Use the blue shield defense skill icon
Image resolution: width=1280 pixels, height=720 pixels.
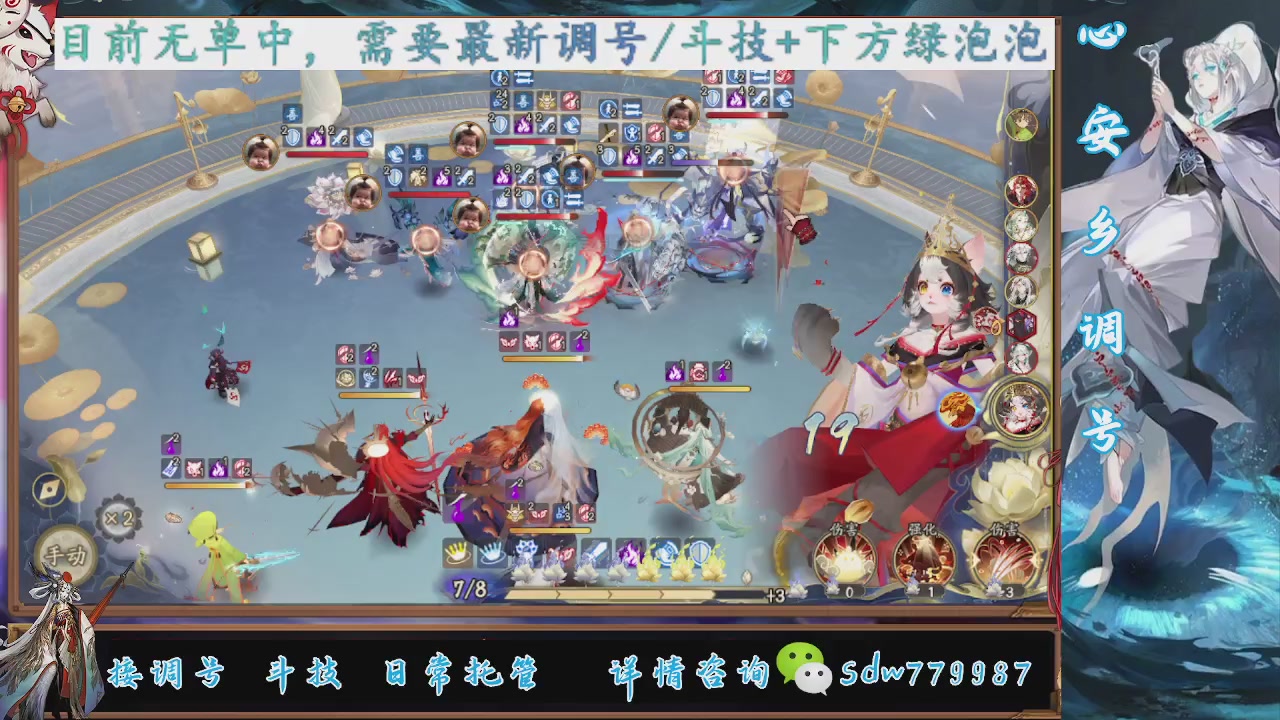(698, 550)
